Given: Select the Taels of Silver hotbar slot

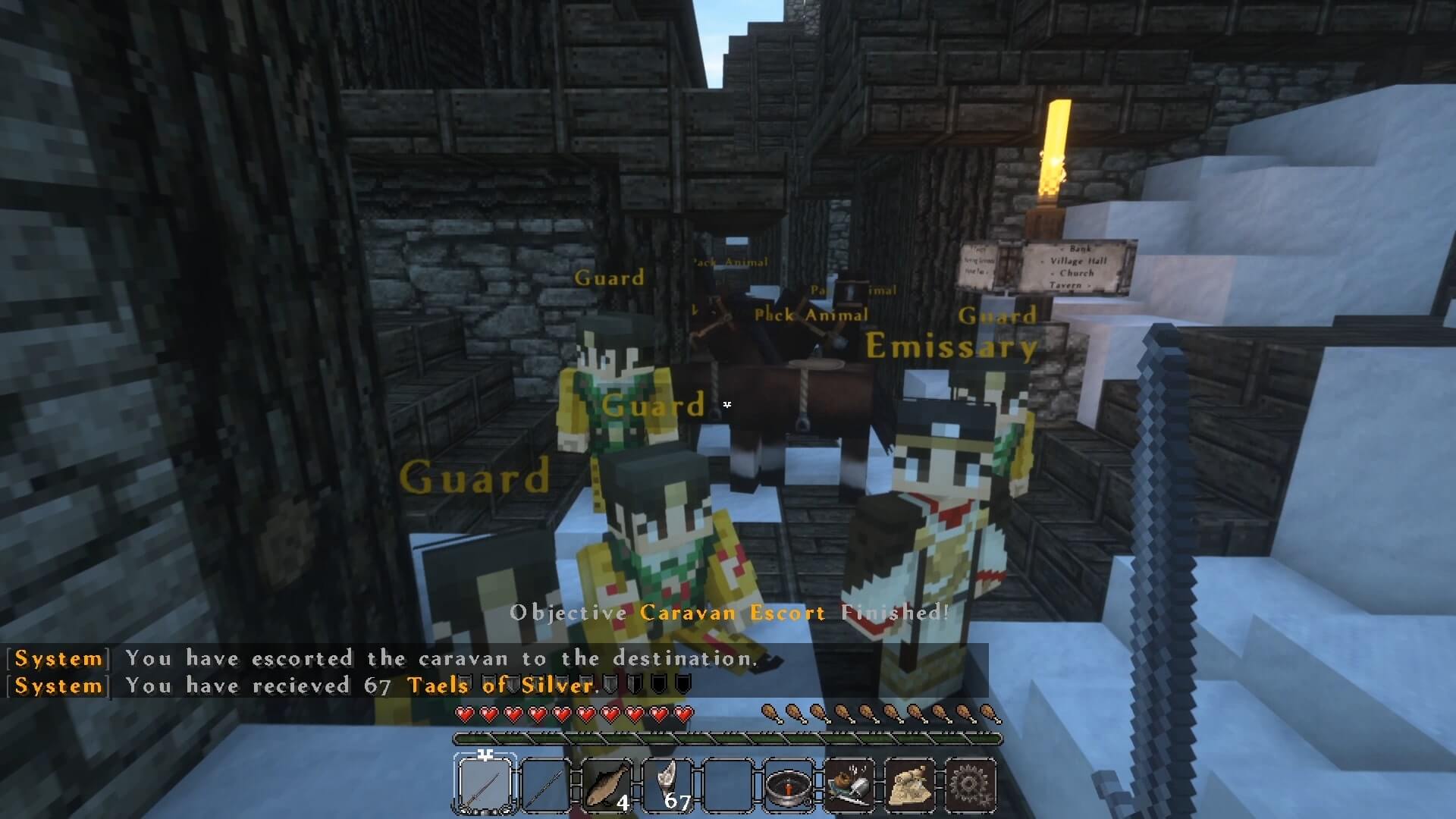Looking at the screenshot, I should [x=667, y=784].
